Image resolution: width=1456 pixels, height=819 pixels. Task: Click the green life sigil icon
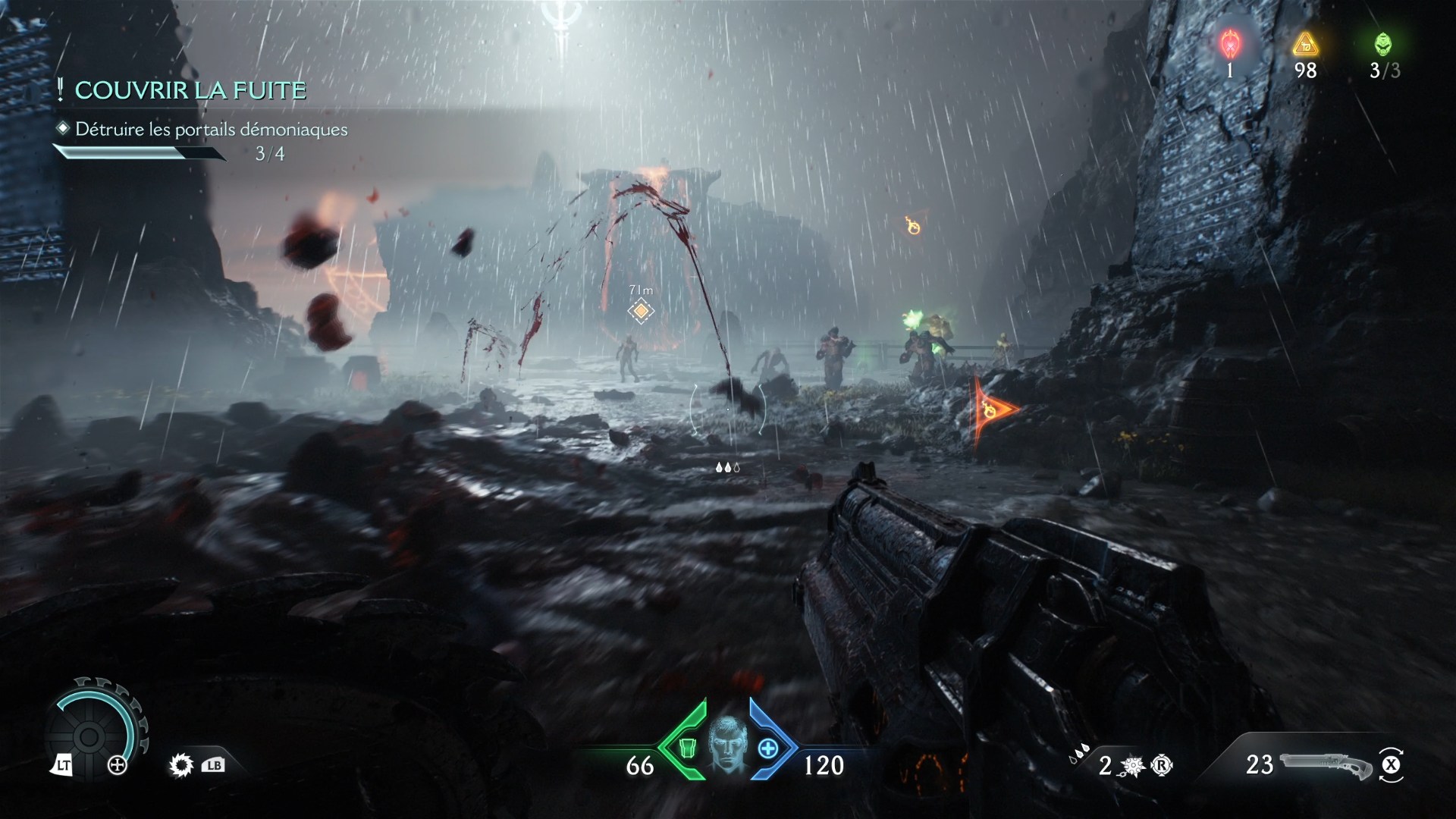(1383, 44)
